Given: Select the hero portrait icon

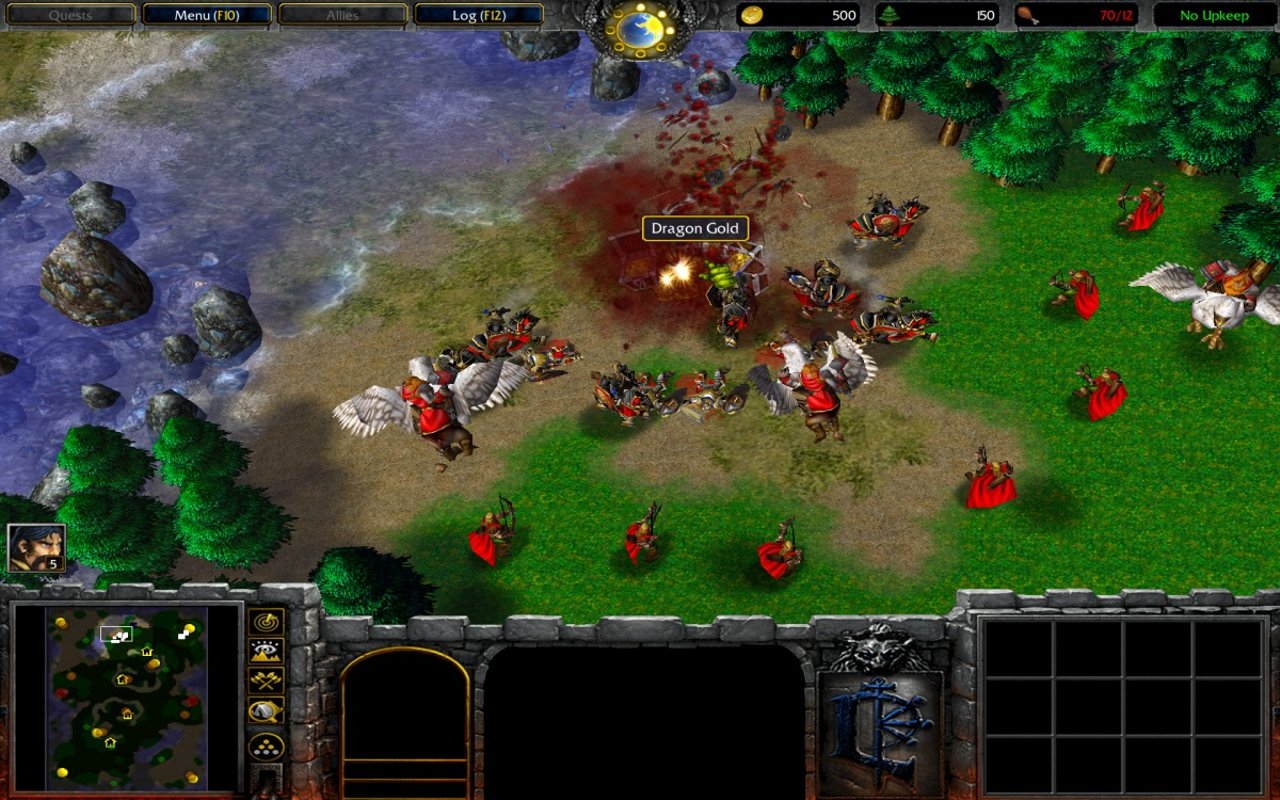Looking at the screenshot, I should tap(36, 548).
